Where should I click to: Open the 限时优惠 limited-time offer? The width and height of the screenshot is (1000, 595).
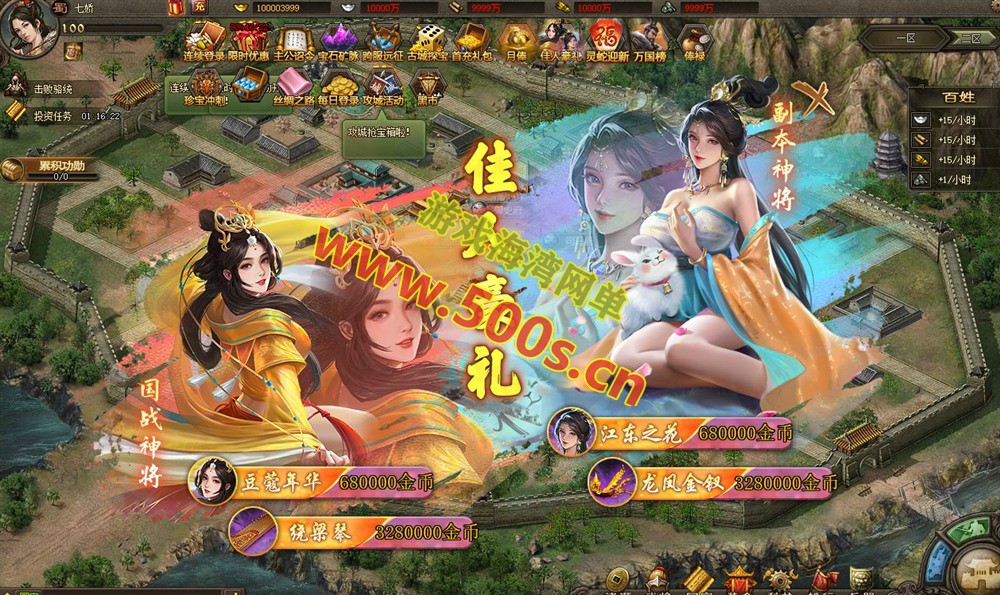coord(249,42)
